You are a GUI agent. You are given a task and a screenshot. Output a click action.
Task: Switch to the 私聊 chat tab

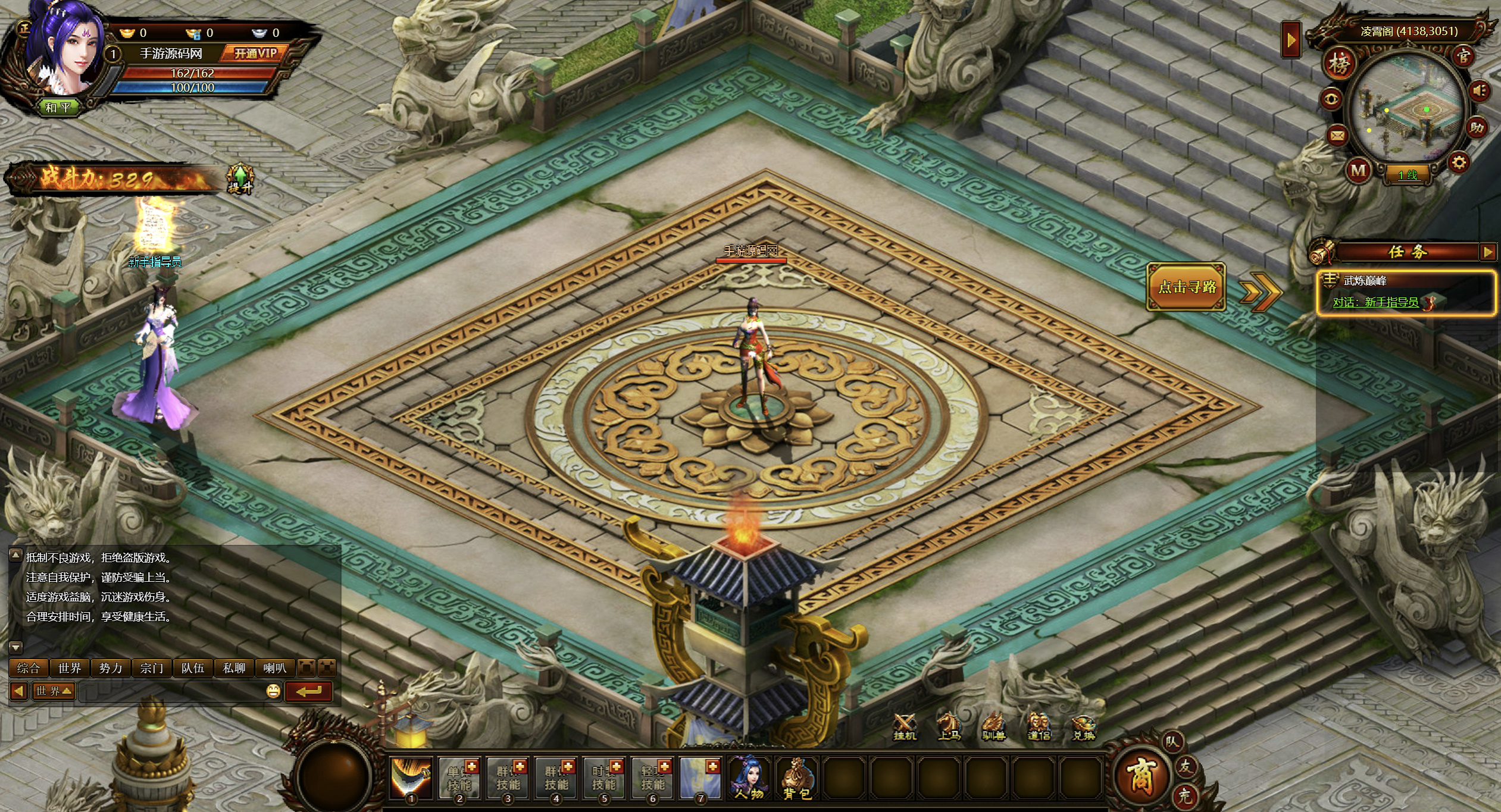(234, 668)
